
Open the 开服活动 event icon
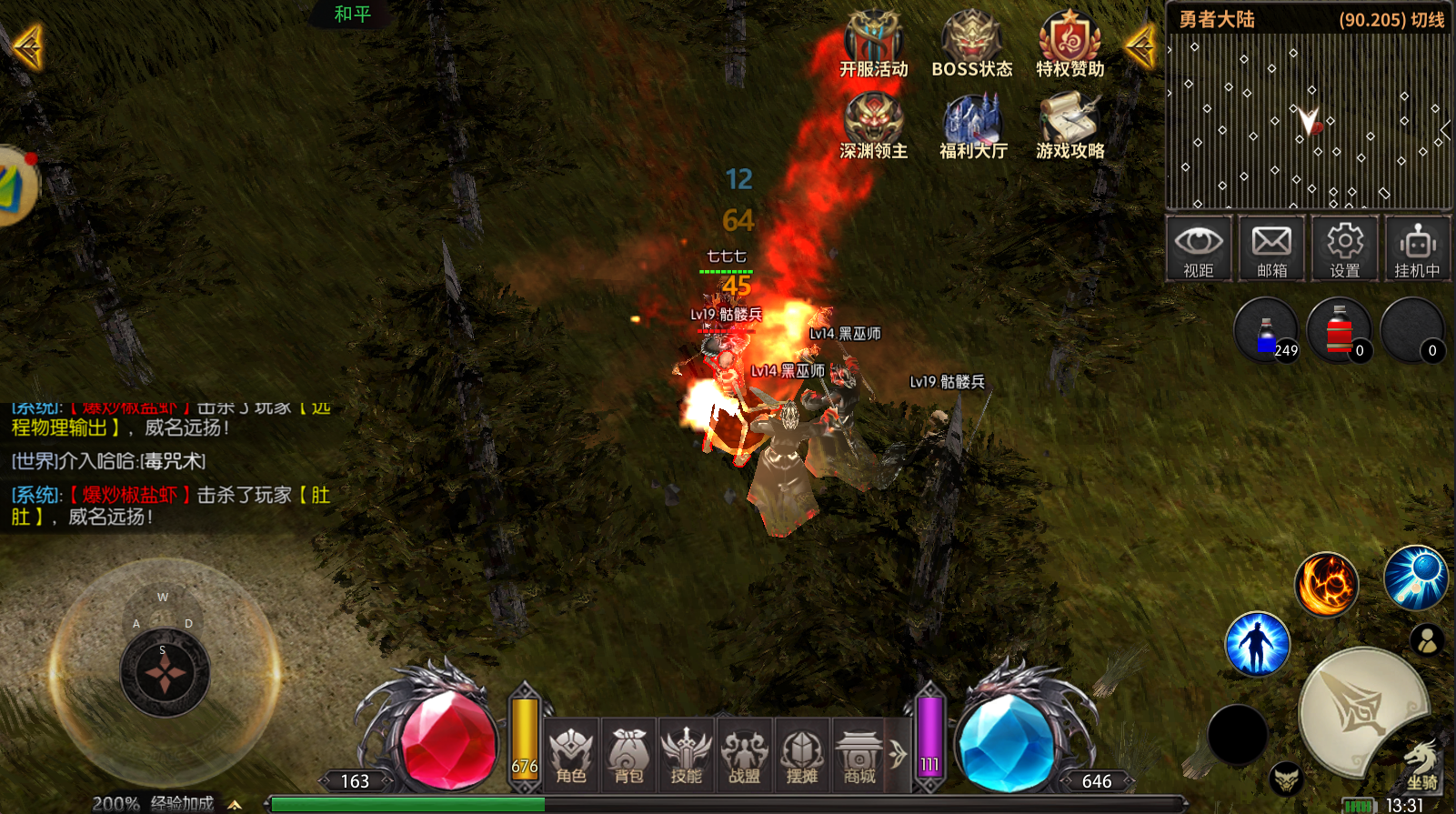click(x=873, y=45)
